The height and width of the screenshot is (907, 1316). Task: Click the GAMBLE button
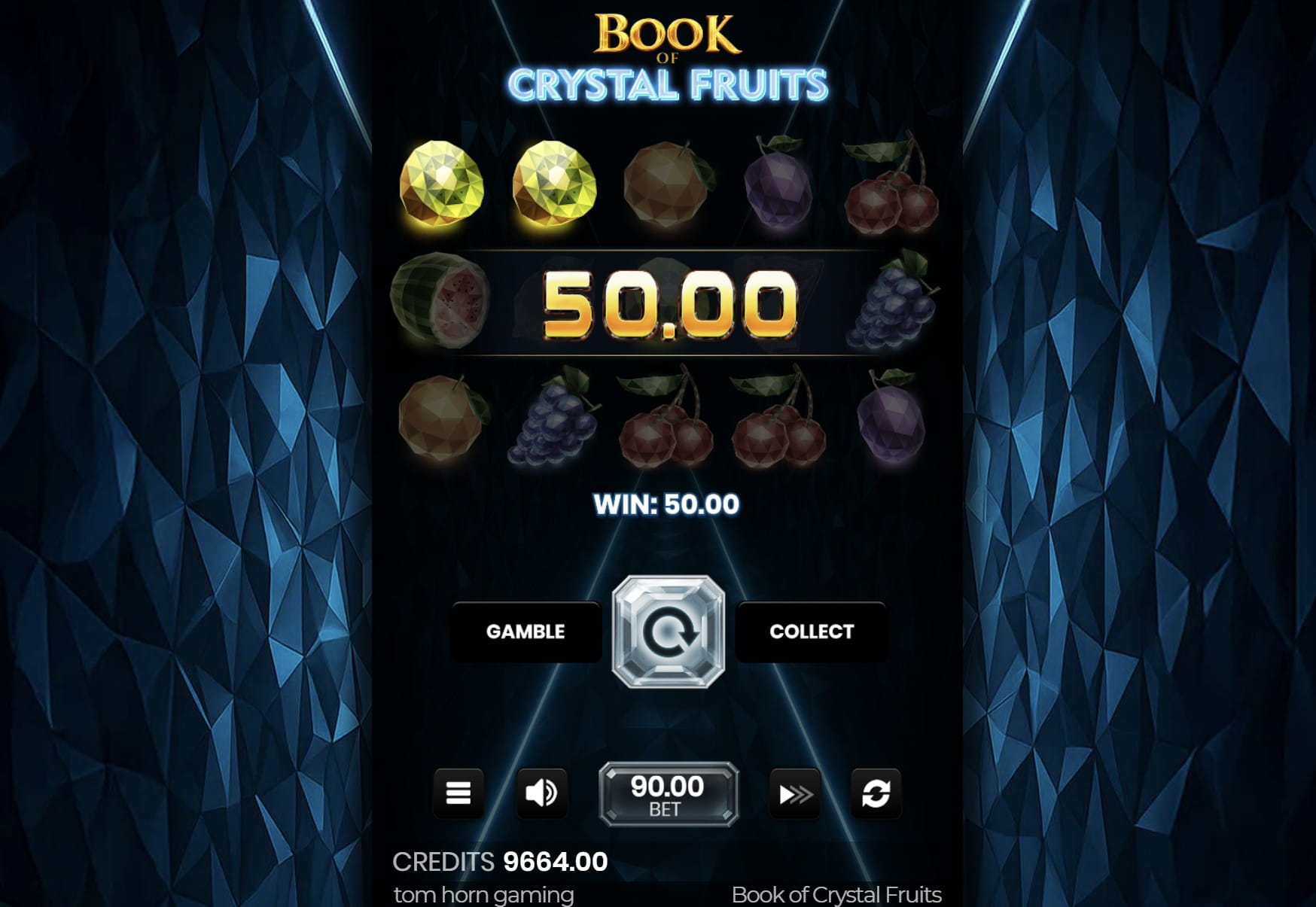(x=525, y=632)
